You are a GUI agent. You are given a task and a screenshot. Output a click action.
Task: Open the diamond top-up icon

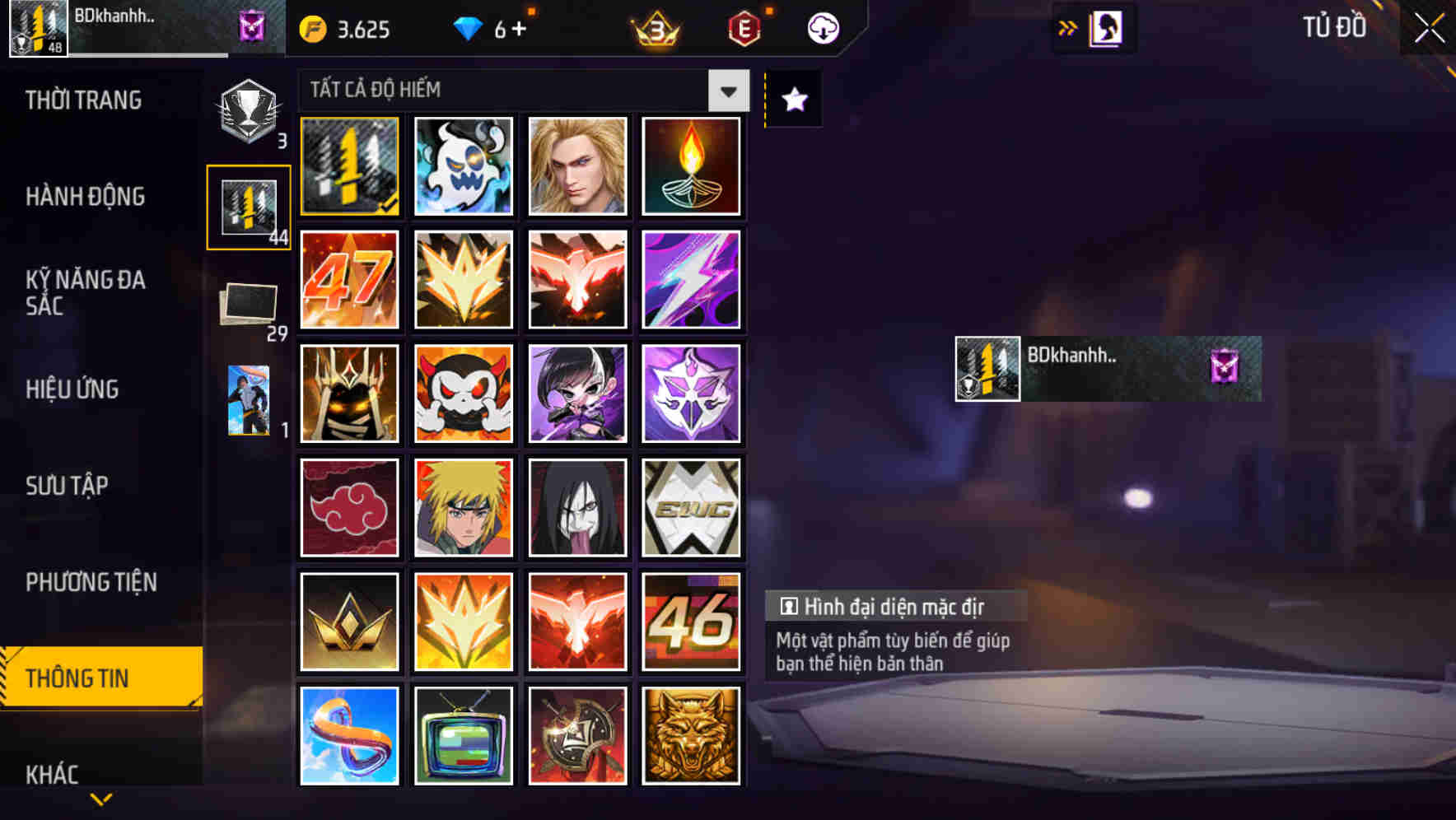click(x=469, y=27)
